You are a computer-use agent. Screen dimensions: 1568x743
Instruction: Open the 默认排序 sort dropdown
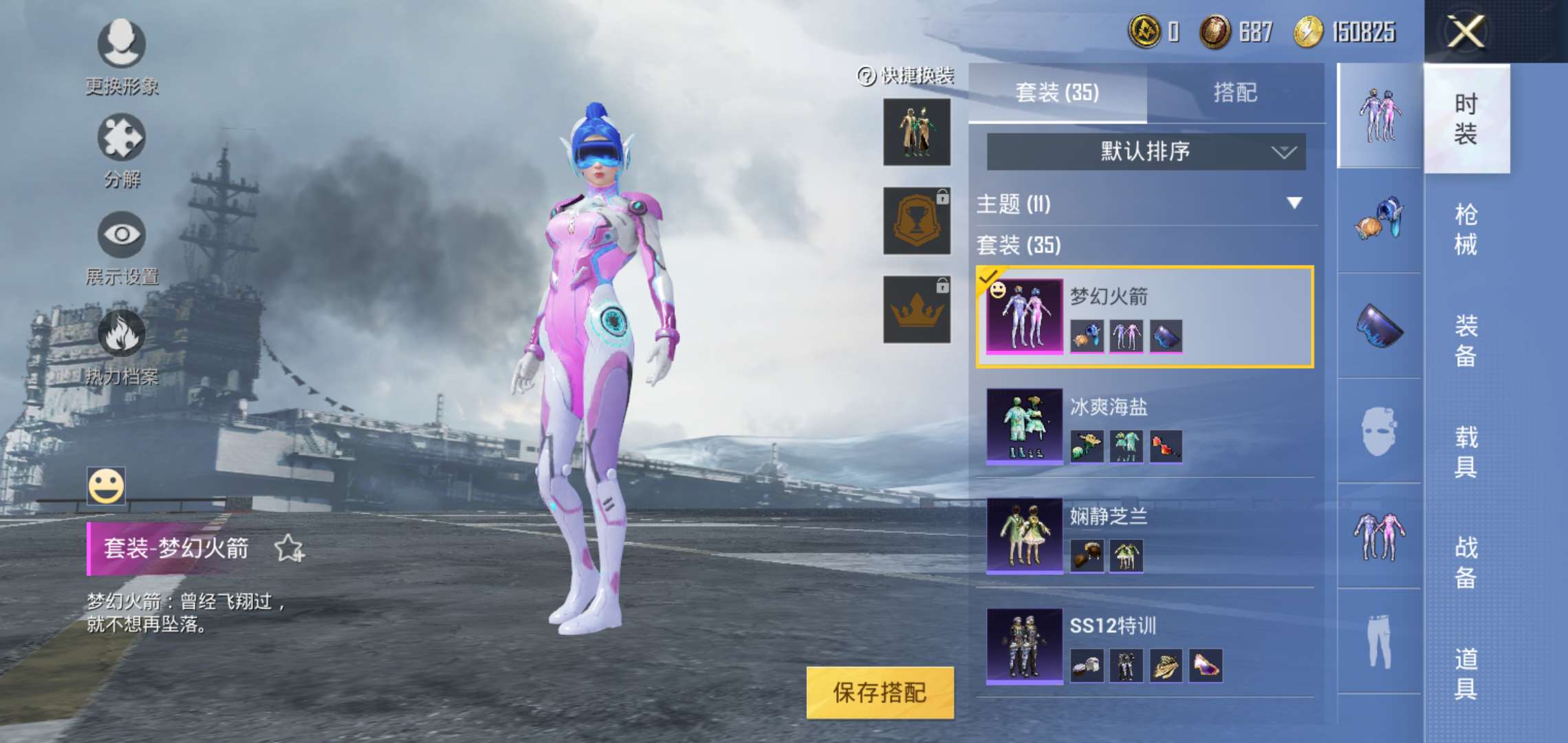[1146, 151]
